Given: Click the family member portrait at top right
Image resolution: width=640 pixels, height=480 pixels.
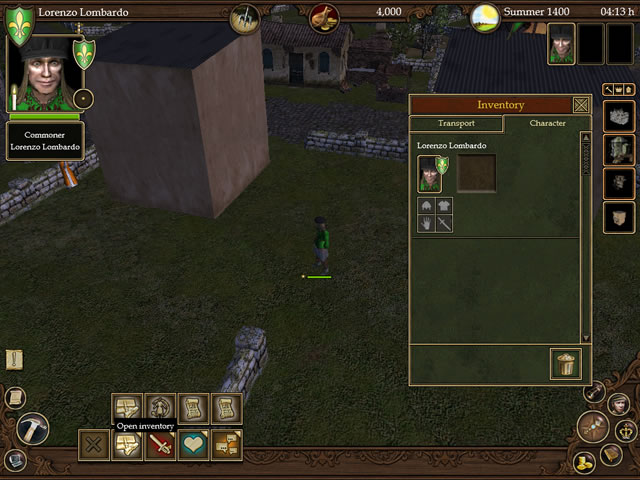Looking at the screenshot, I should (x=561, y=44).
